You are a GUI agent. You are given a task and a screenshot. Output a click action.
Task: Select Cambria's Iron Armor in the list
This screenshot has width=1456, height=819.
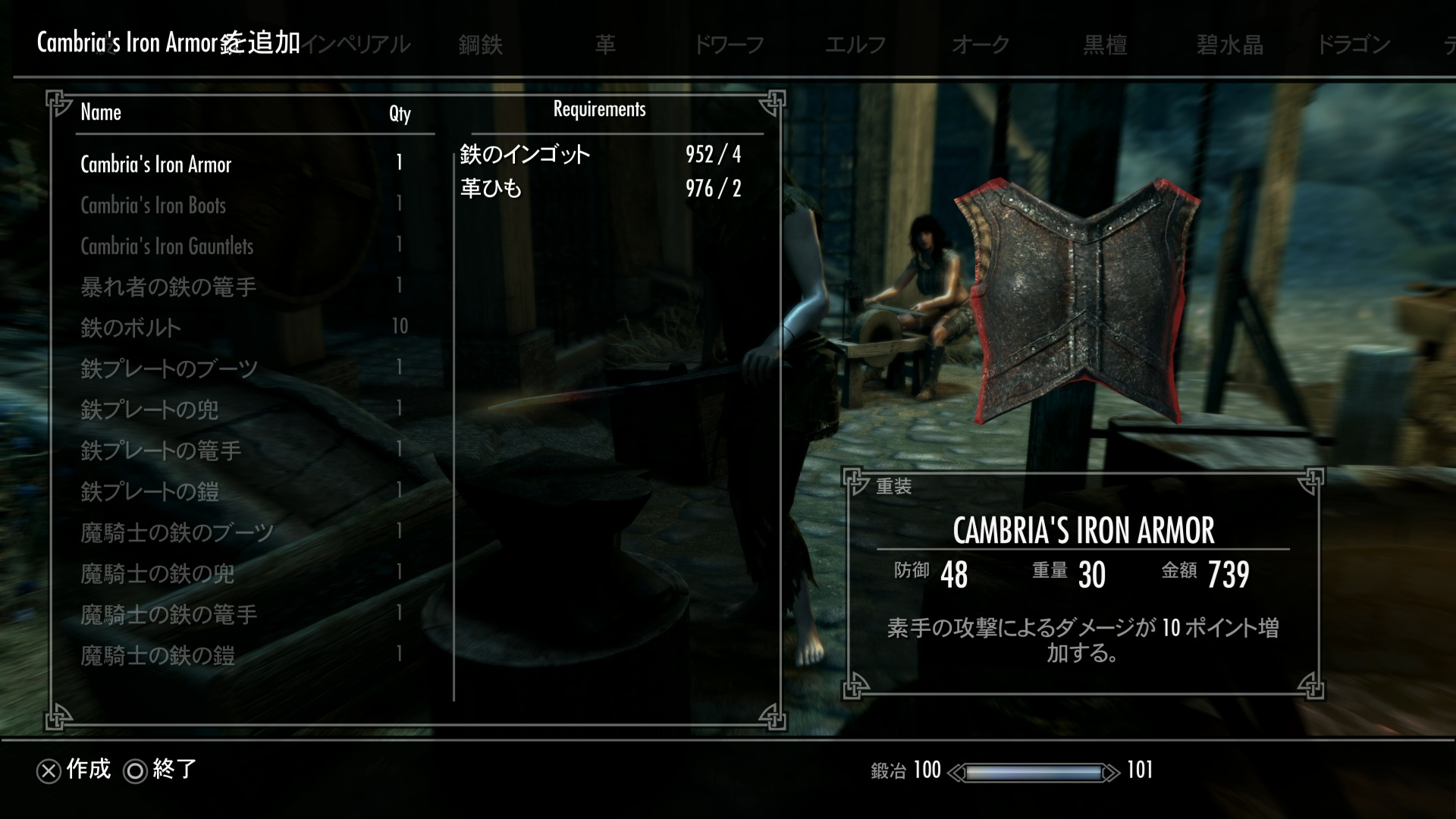click(156, 165)
